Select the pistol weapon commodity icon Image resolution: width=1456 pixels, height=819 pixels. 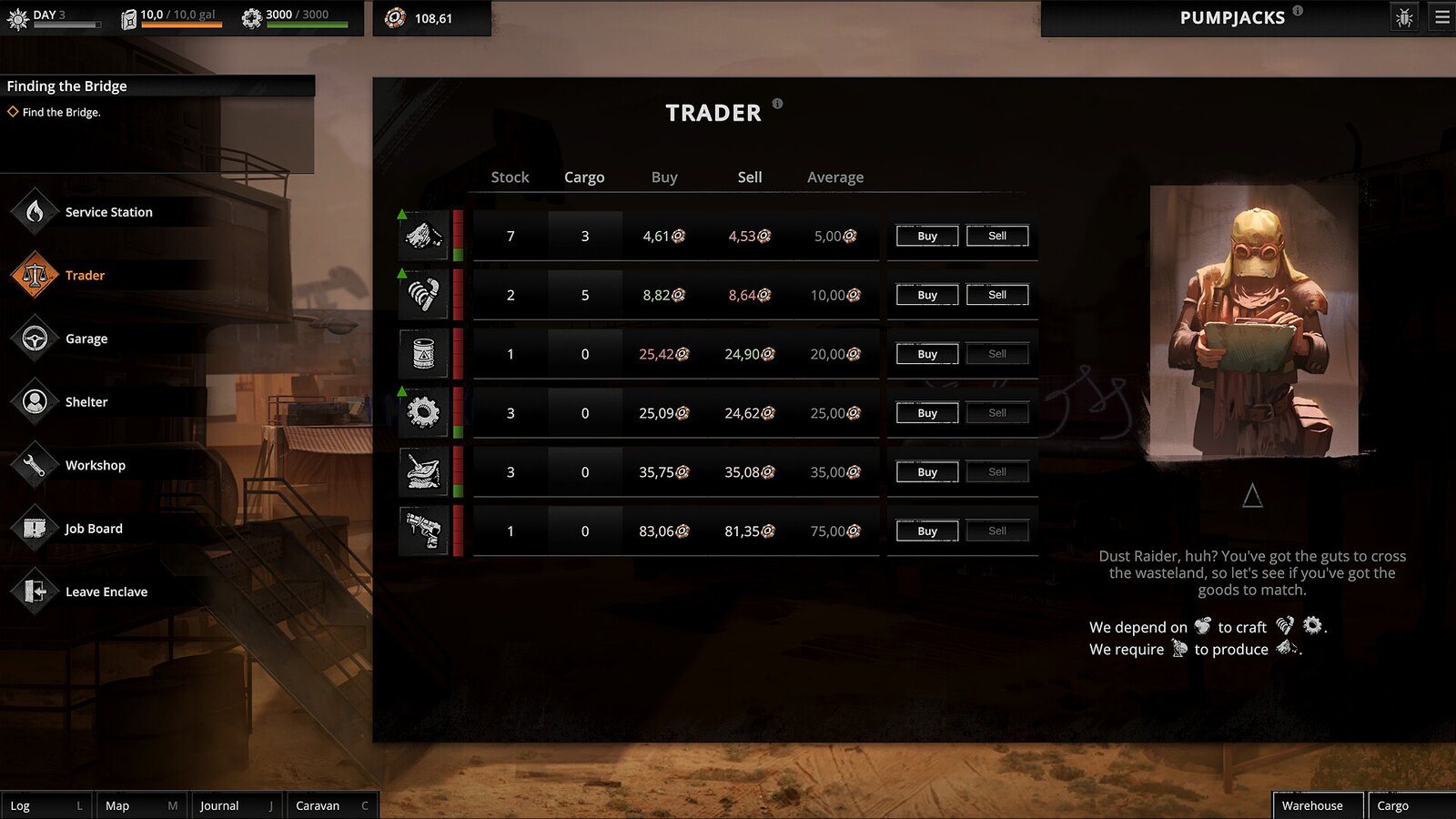click(x=422, y=531)
